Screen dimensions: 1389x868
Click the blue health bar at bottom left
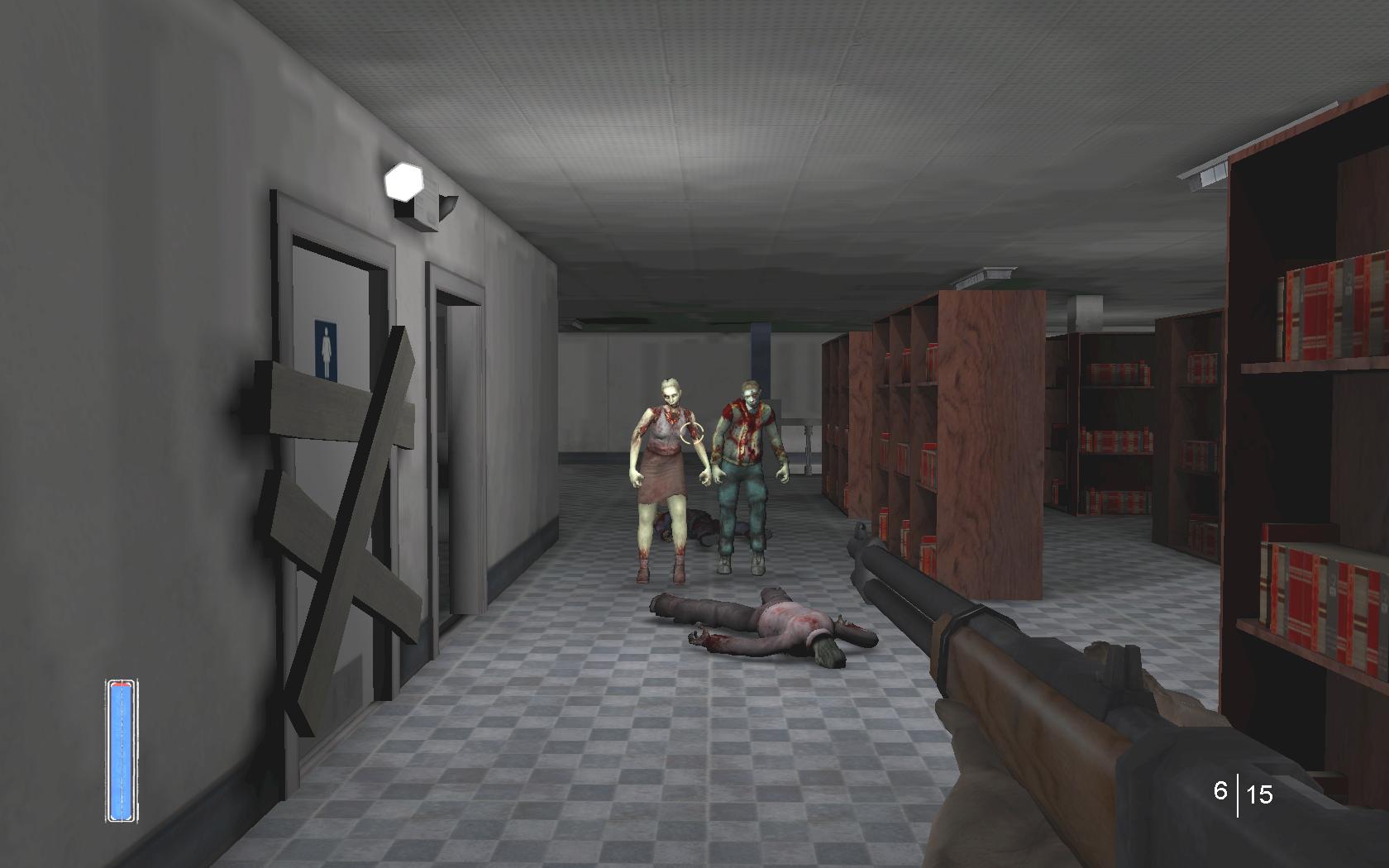point(120,748)
